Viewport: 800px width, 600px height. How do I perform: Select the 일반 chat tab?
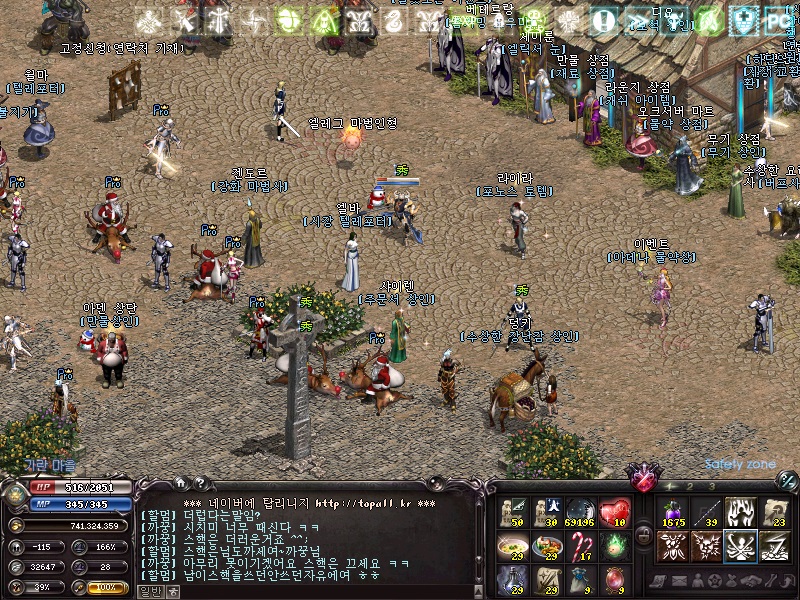150,592
